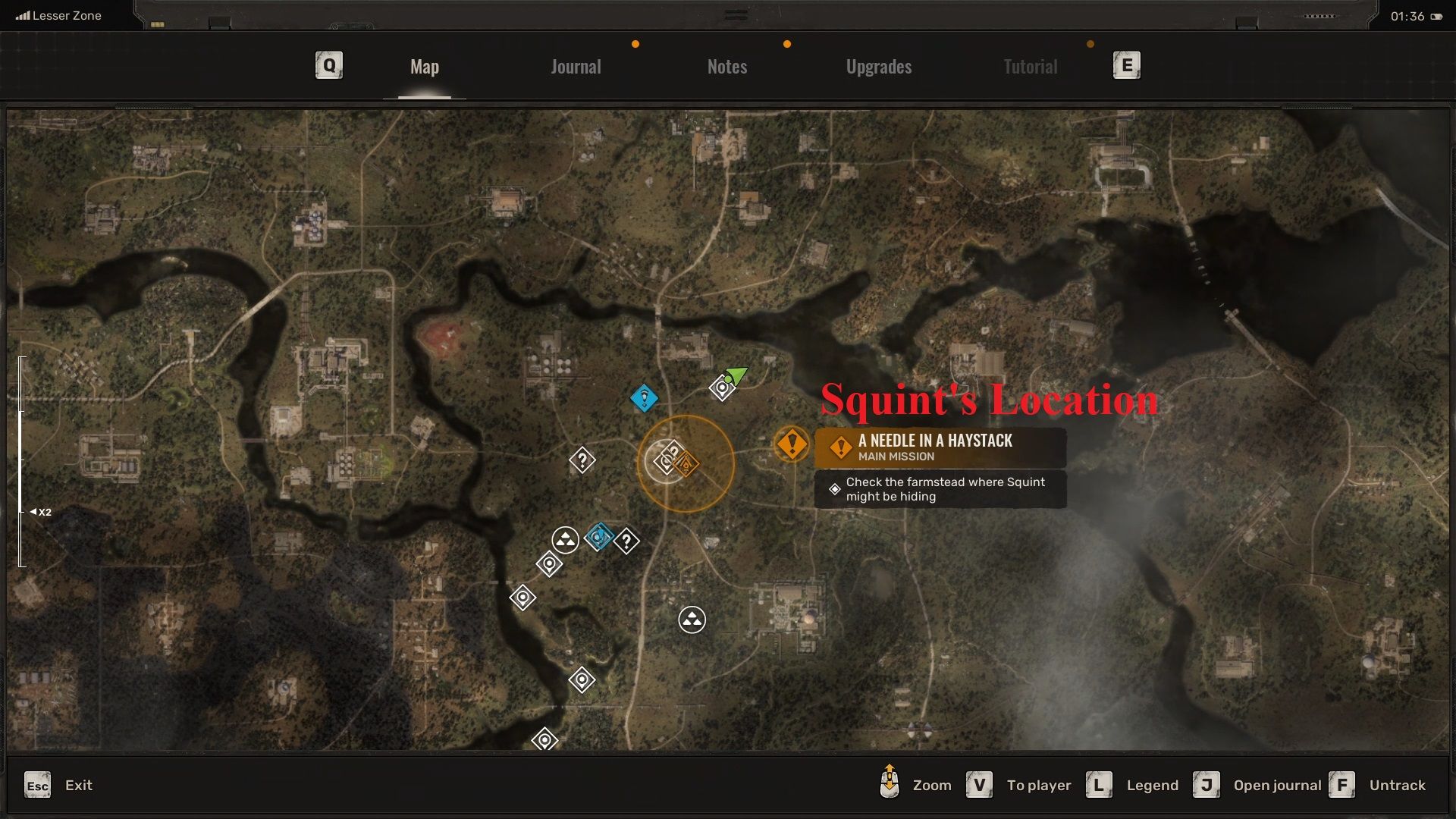
Task: Click the map zoom level scale bar
Action: pos(22,461)
